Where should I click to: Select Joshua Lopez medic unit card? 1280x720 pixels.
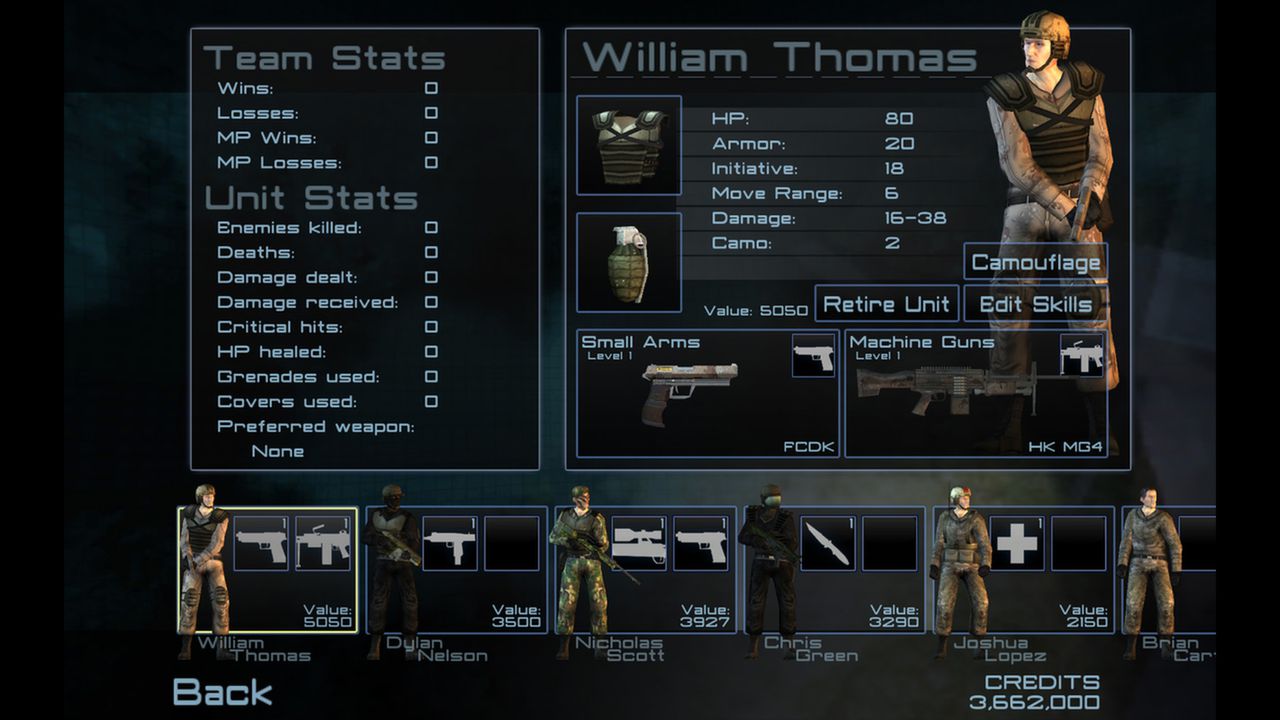[x=1022, y=569]
